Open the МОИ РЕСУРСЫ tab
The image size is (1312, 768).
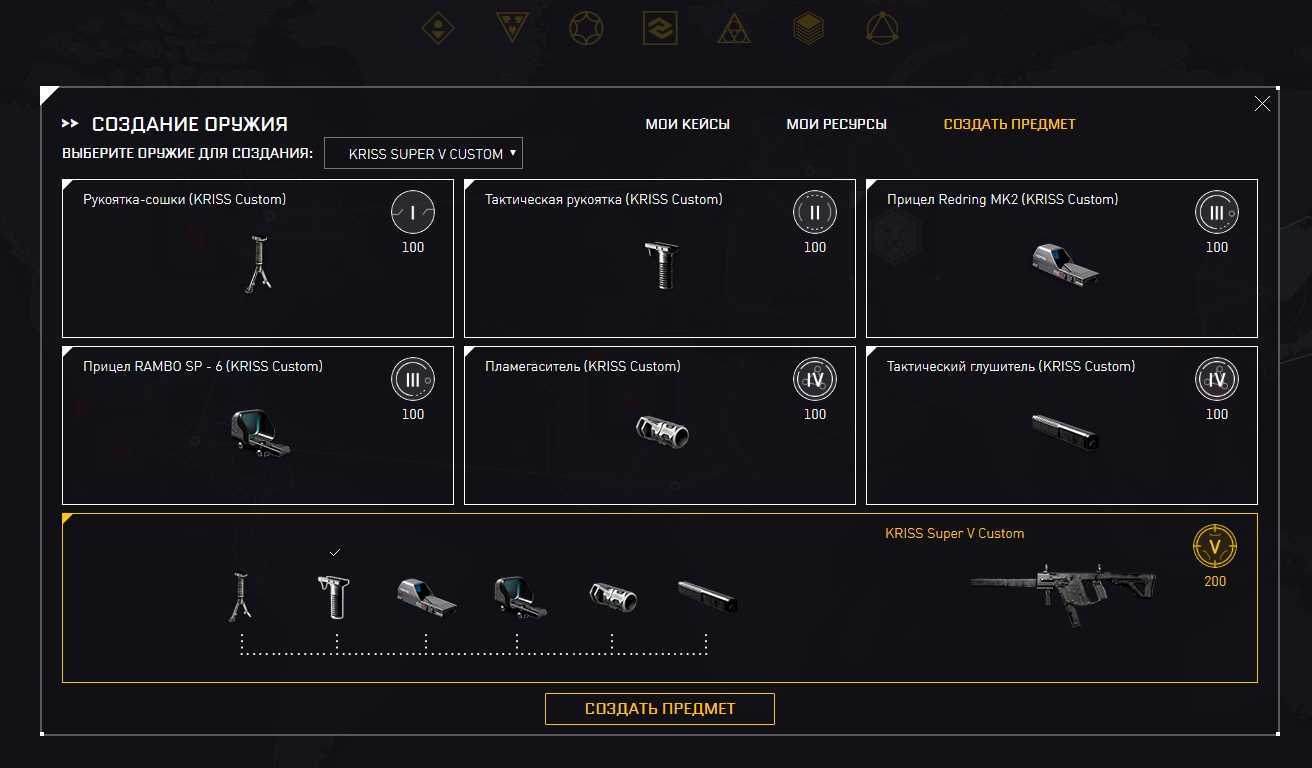pos(836,124)
